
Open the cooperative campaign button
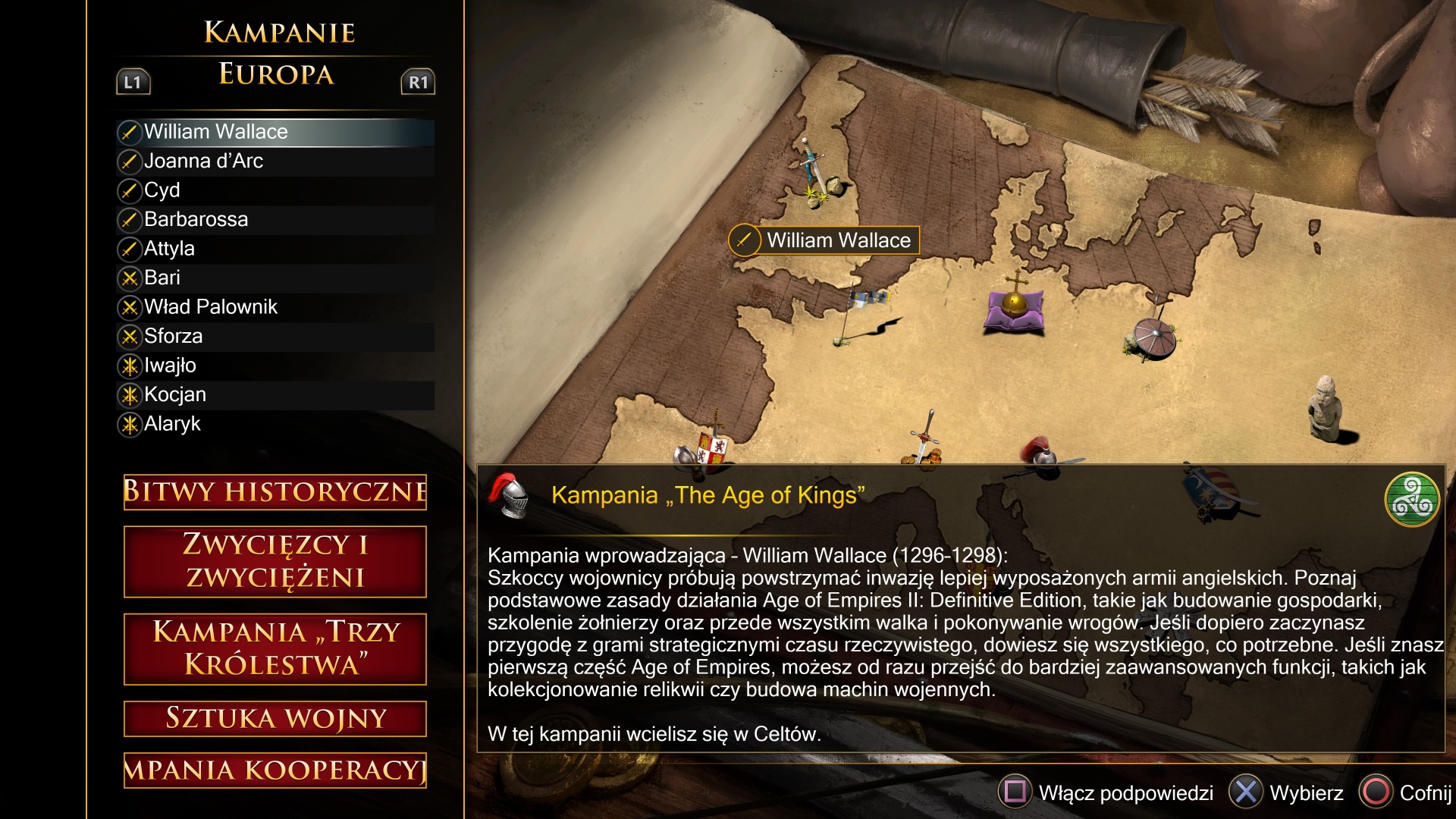point(275,770)
